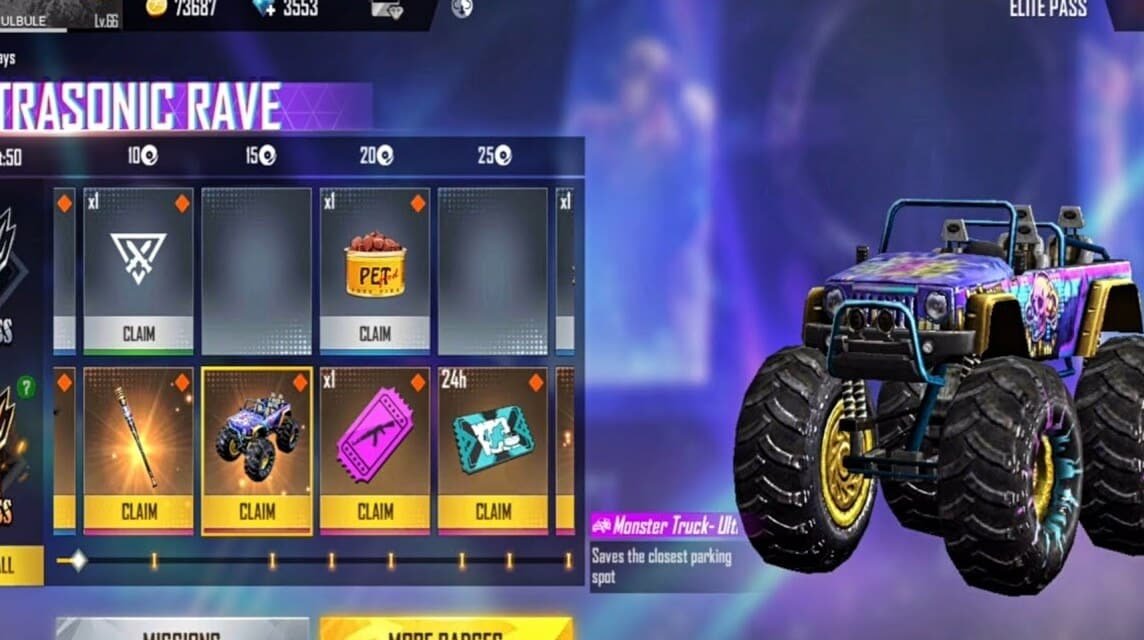Click the white diamond progress slider handle
The width and height of the screenshot is (1144, 640).
(x=77, y=561)
